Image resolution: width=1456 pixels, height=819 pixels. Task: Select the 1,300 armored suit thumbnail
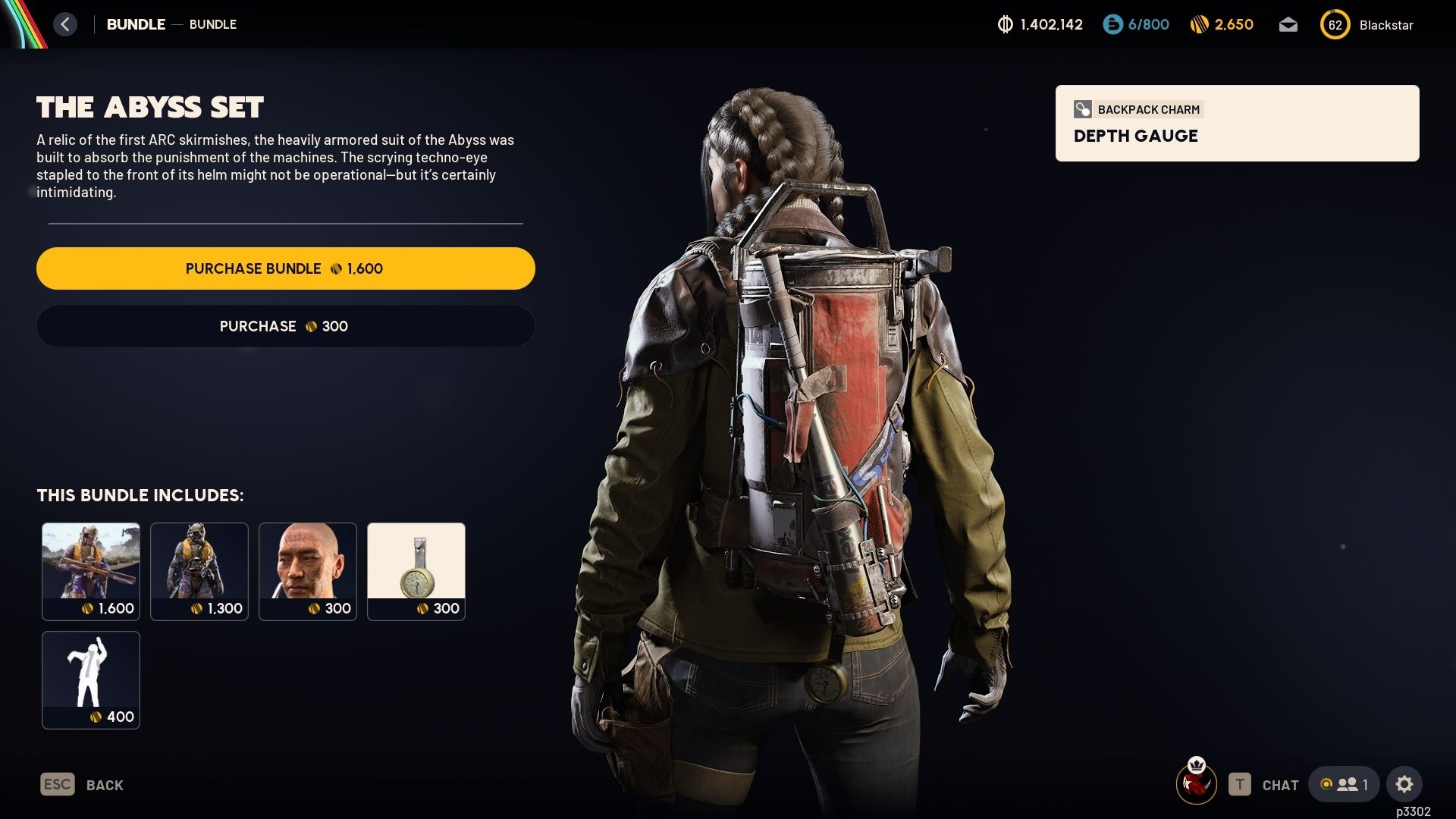199,571
